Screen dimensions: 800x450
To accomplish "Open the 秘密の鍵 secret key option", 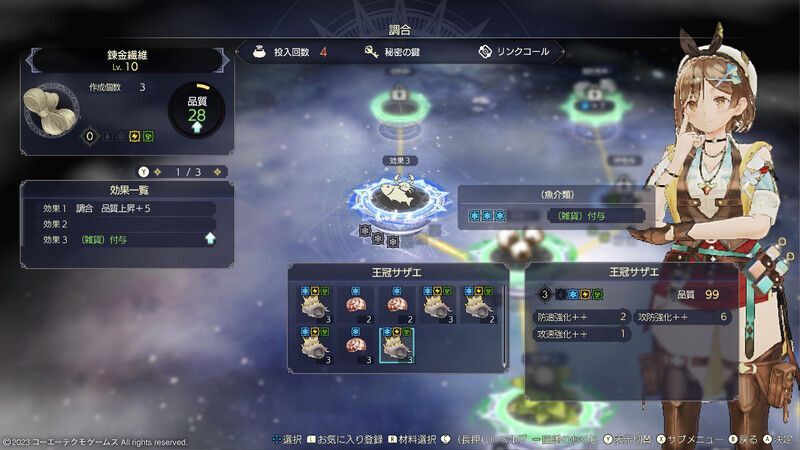I will coord(395,51).
